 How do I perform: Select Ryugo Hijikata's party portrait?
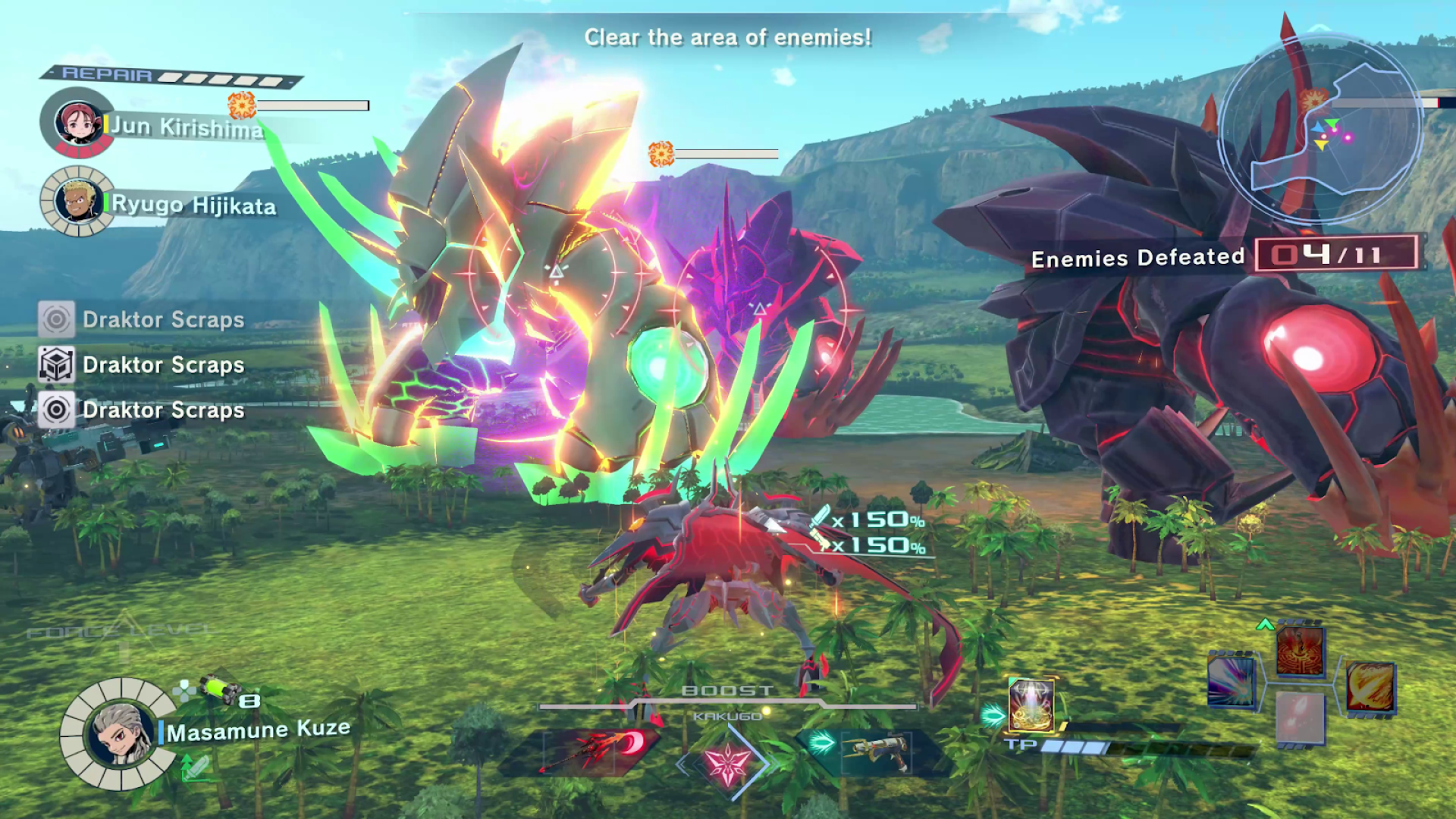click(77, 202)
